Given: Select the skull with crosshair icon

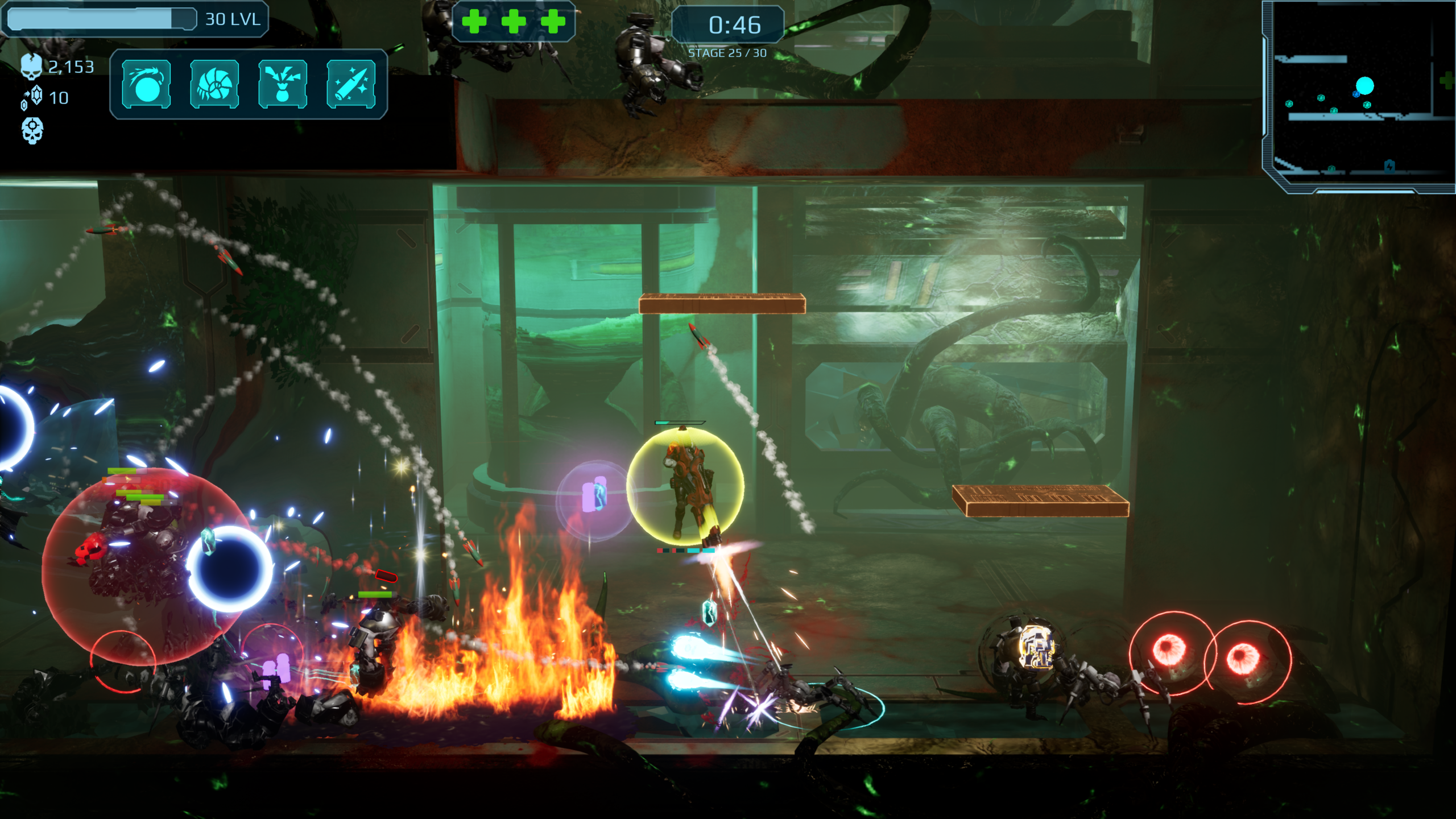Looking at the screenshot, I should click(x=32, y=130).
